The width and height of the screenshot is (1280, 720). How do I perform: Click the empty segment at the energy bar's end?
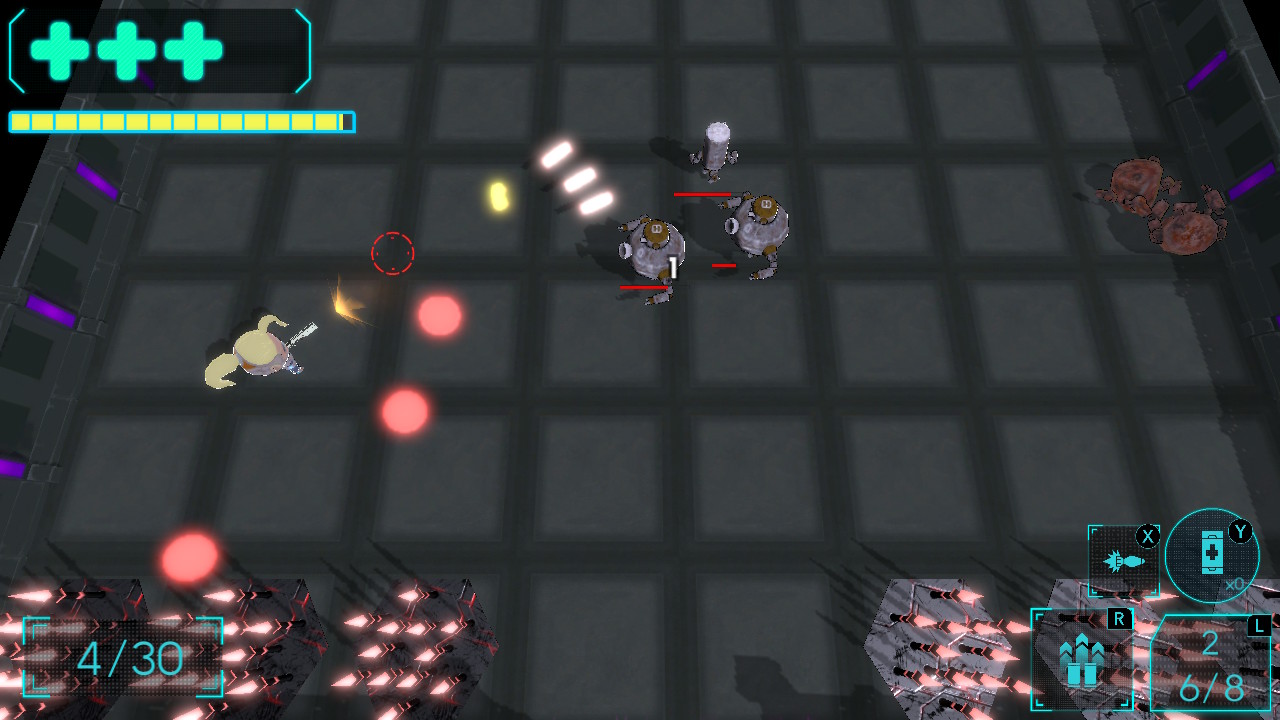coord(347,120)
